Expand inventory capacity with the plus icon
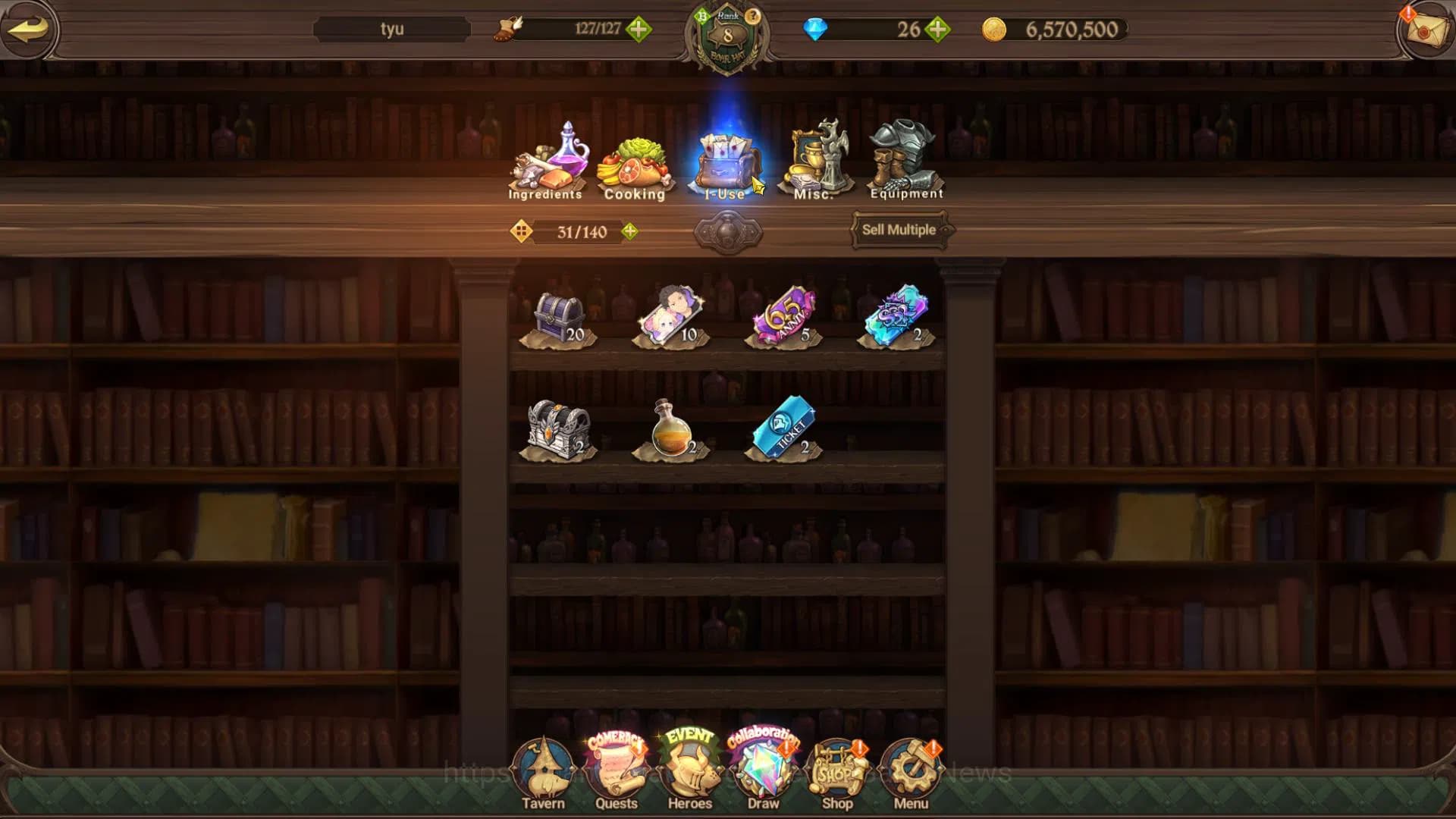1456x819 pixels. coord(629,231)
